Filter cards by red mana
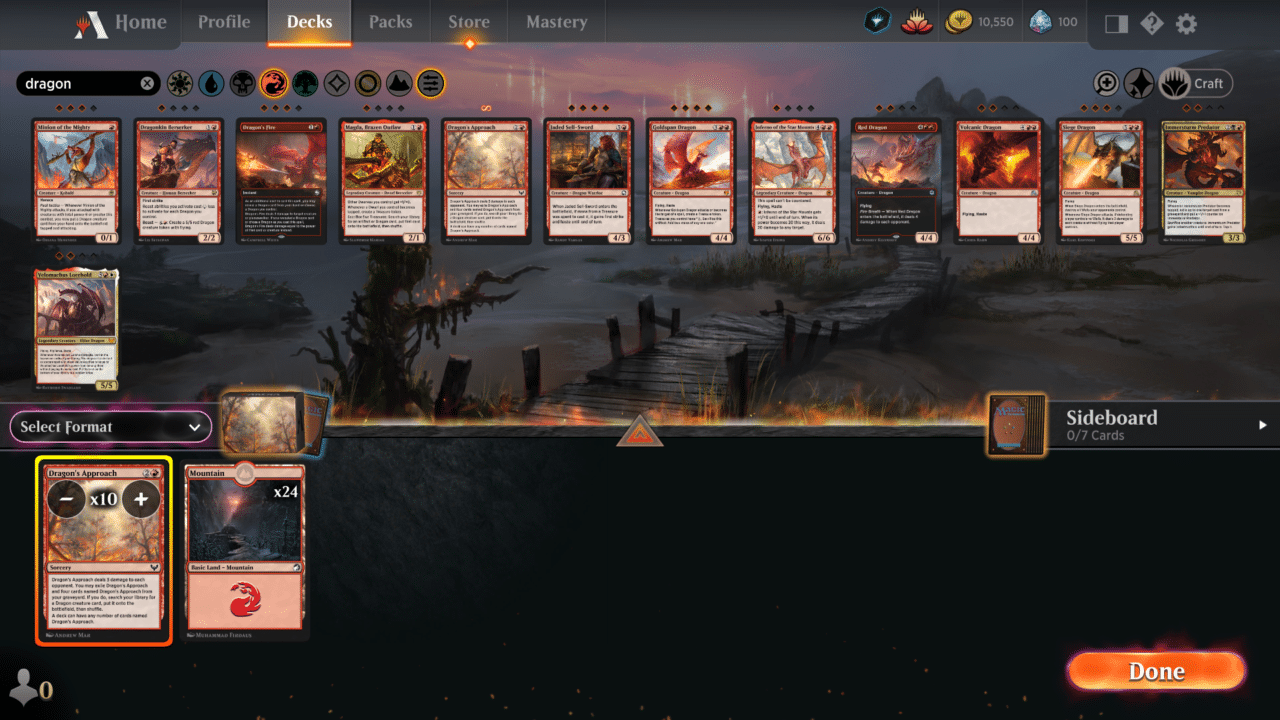The image size is (1280, 720). [x=273, y=83]
